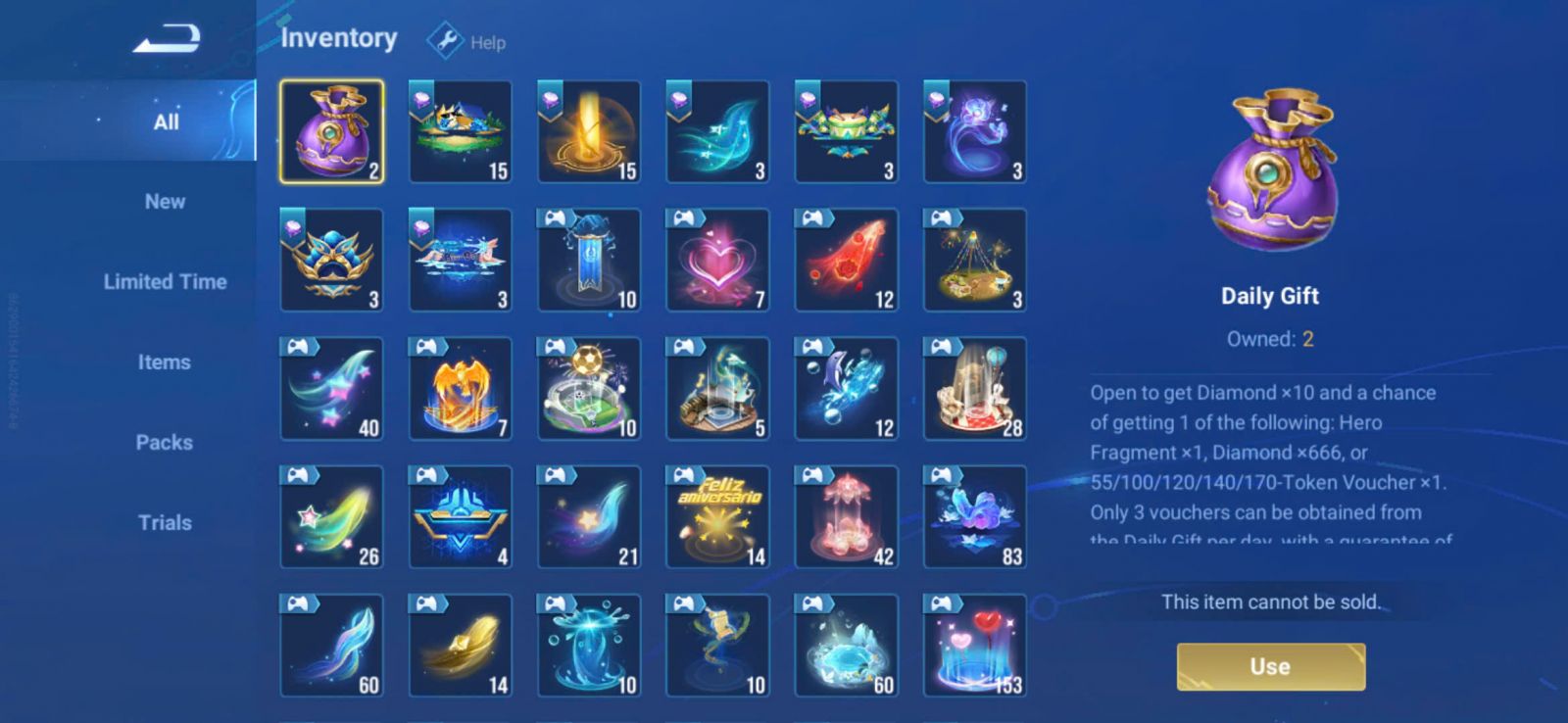The width and height of the screenshot is (1568, 723).
Task: Show the Limited Time category
Action: pyautogui.click(x=165, y=282)
